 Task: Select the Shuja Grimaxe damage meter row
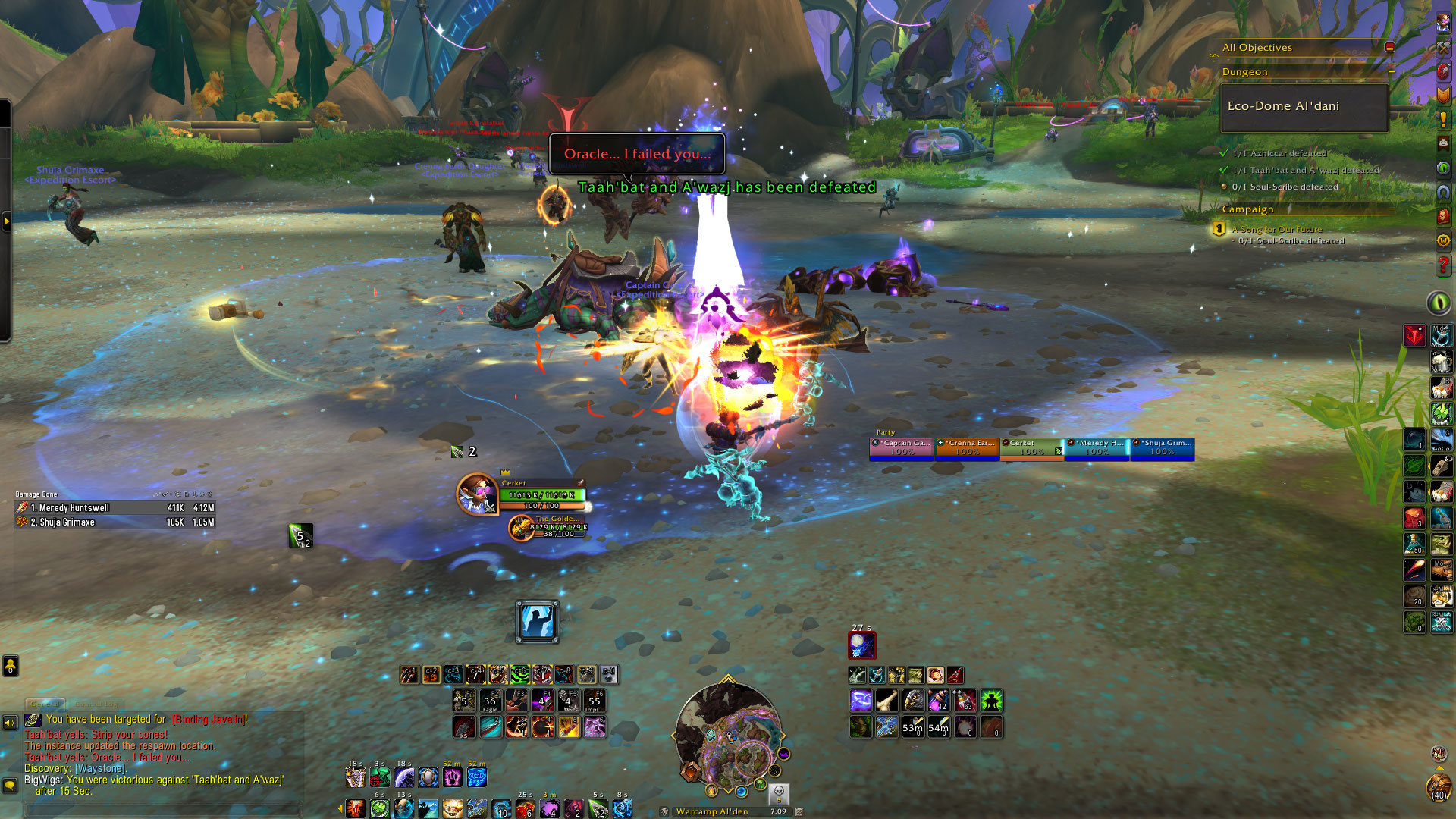[114, 522]
